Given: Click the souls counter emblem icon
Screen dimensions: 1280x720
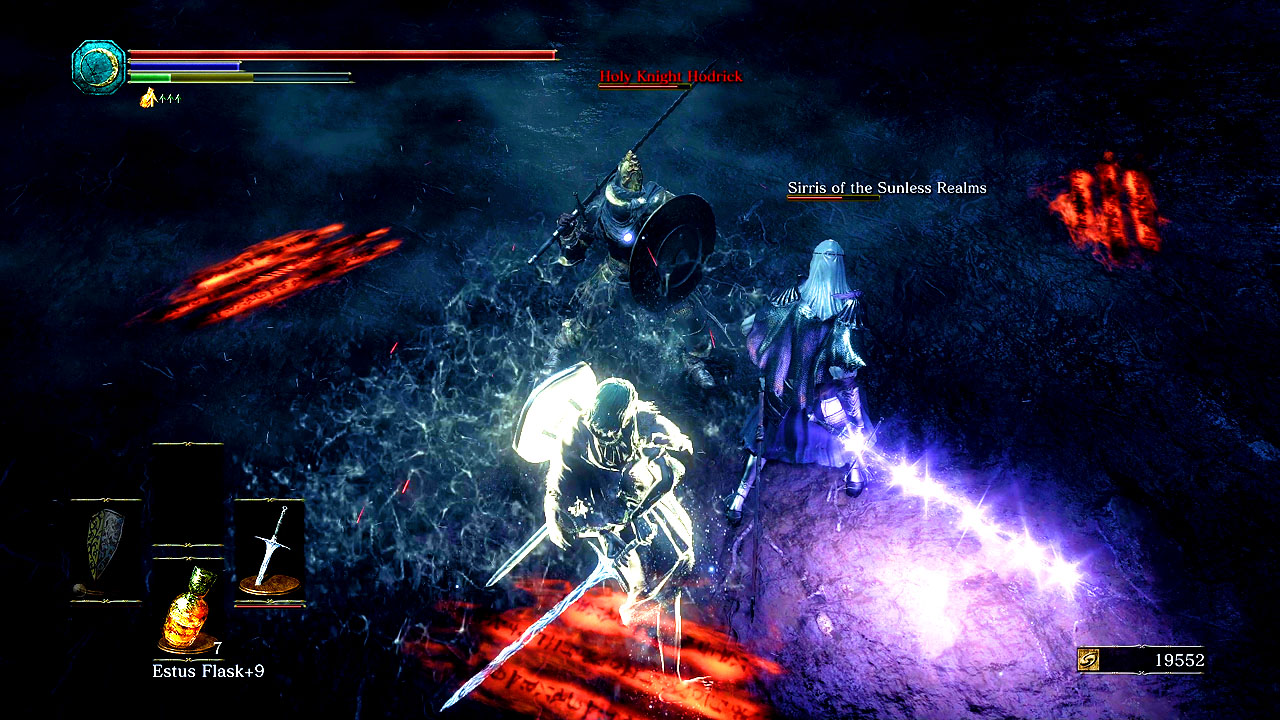Looking at the screenshot, I should coord(1090,660).
